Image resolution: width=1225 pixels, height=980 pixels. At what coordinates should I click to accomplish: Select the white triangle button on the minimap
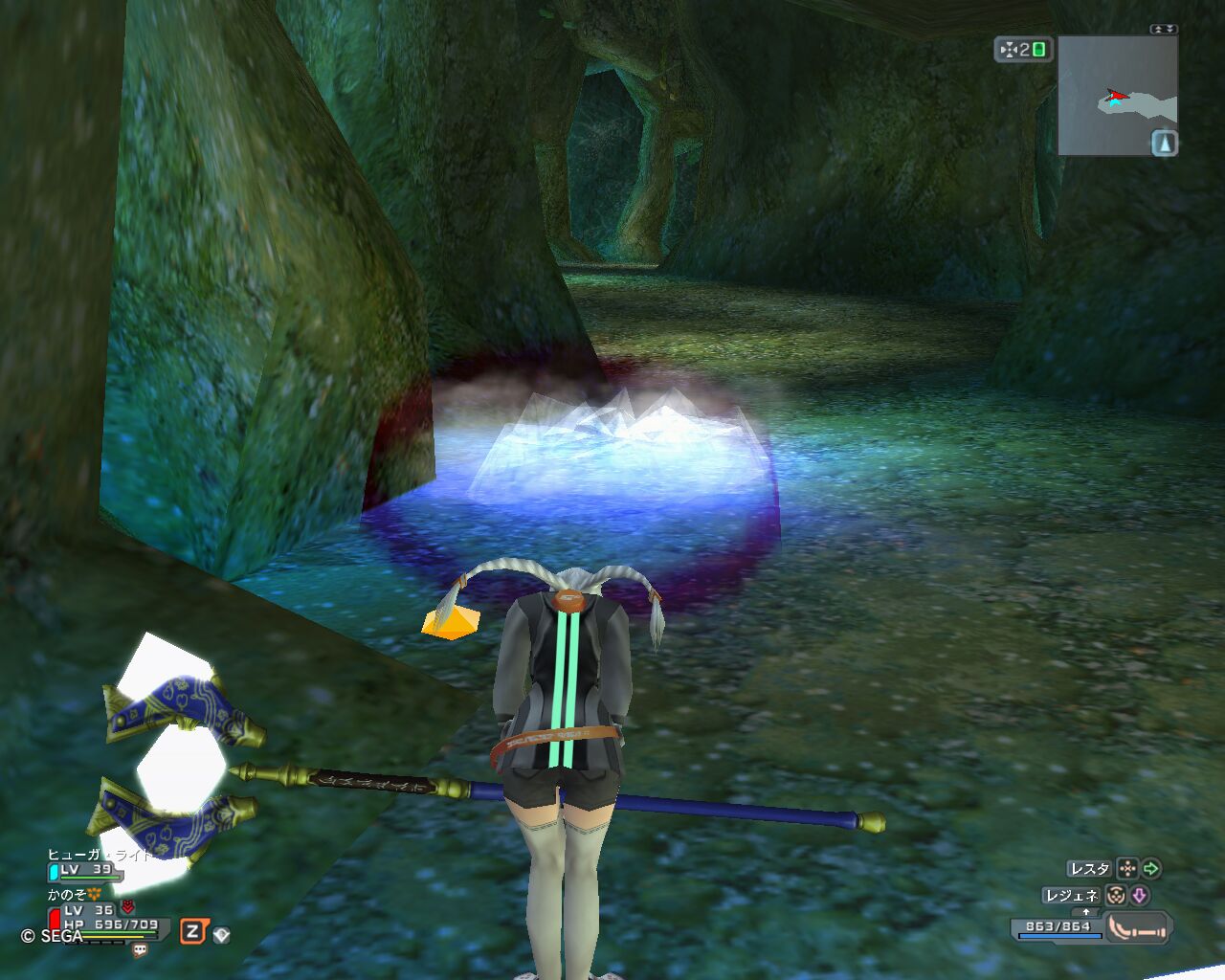pyautogui.click(x=1164, y=144)
